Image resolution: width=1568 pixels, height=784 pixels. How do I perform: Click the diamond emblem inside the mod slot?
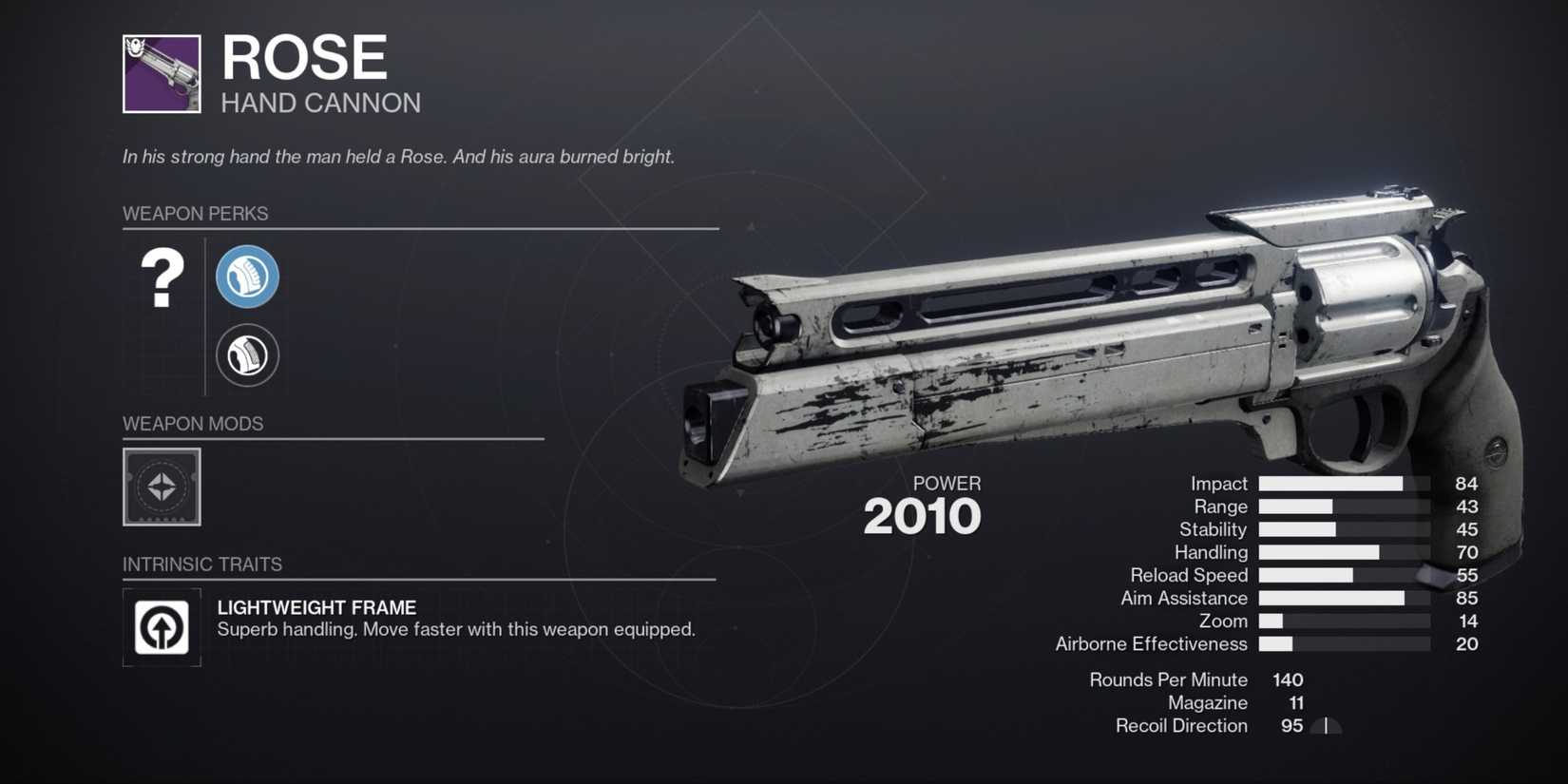160,488
